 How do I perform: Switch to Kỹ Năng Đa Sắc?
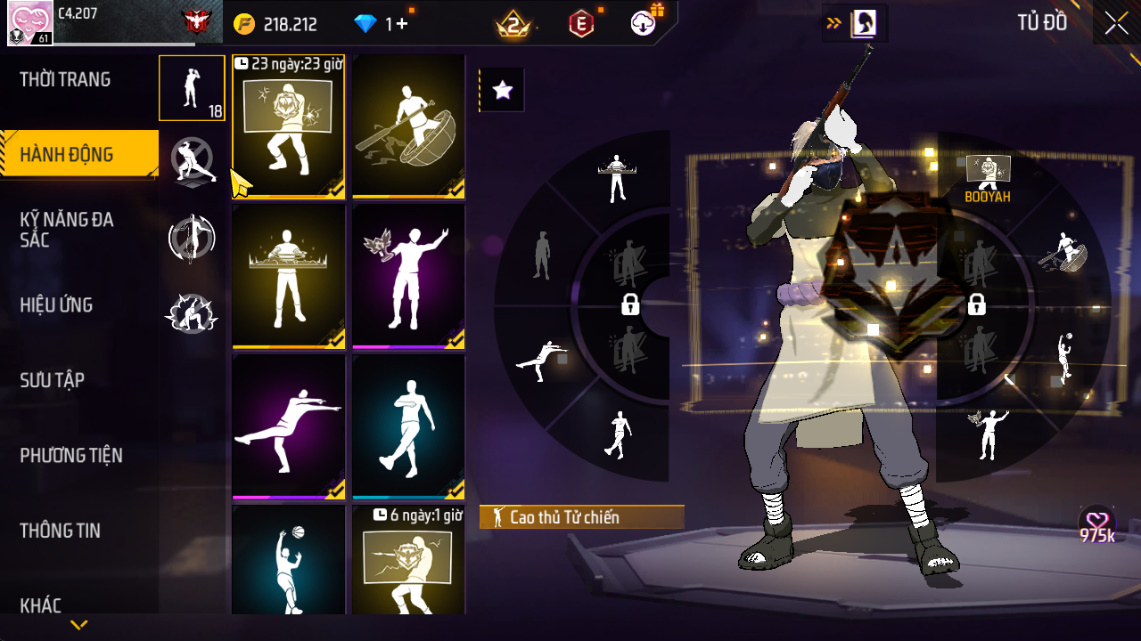click(x=66, y=230)
